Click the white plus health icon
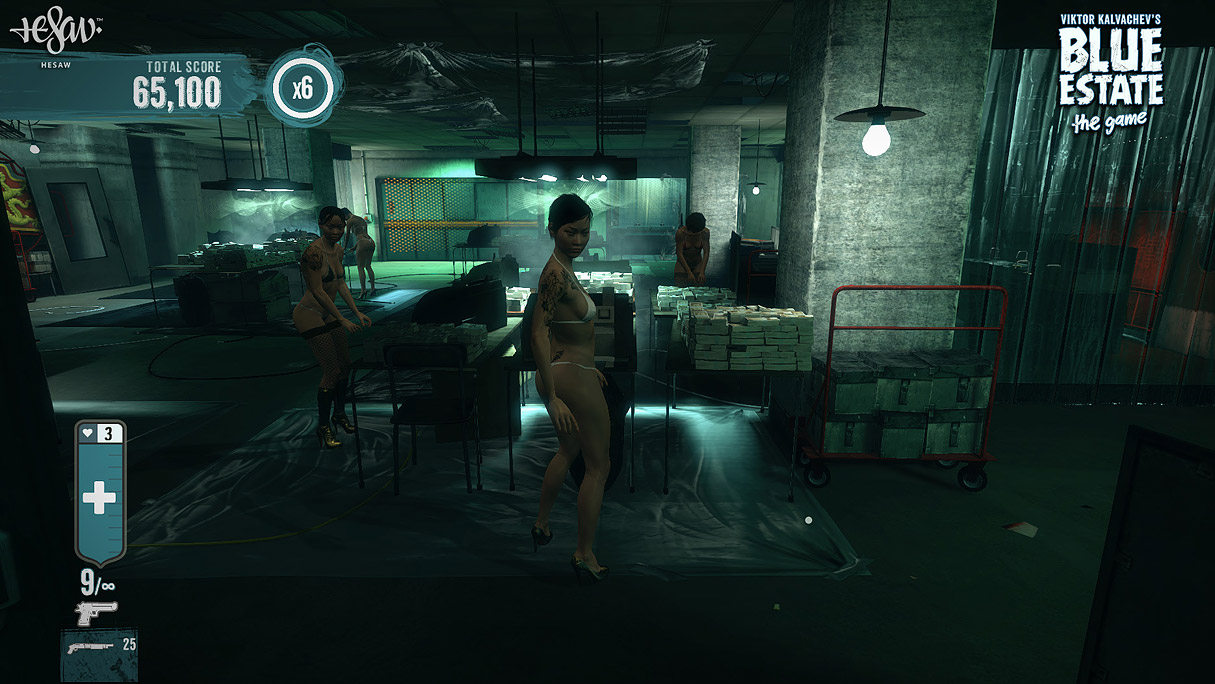 click(x=99, y=498)
